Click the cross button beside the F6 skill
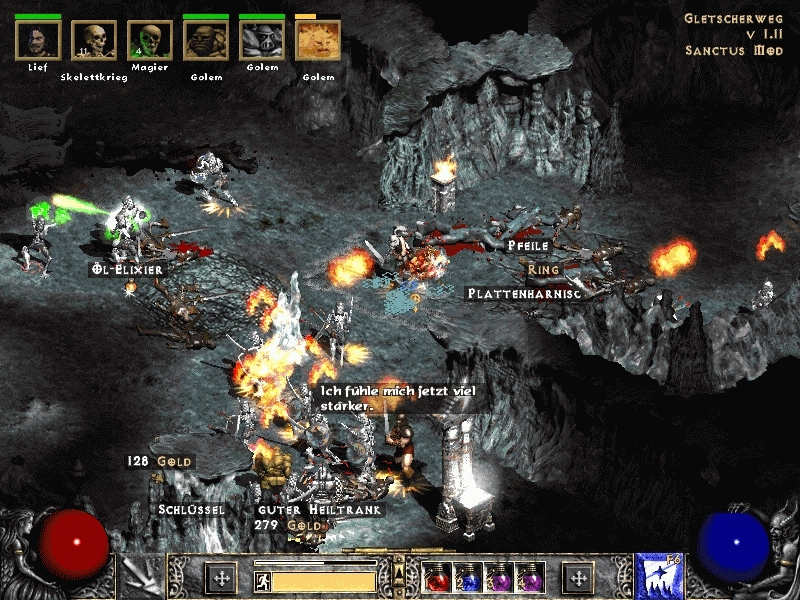The height and width of the screenshot is (600, 800). [577, 578]
